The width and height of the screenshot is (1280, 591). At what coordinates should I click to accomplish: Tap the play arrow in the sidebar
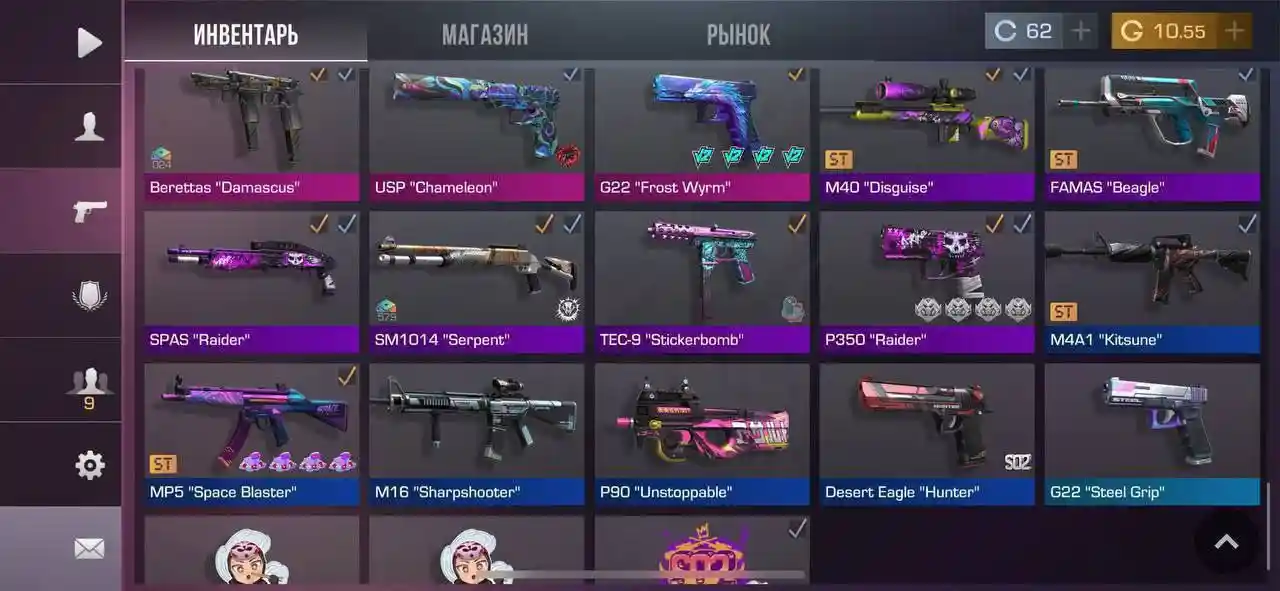click(x=89, y=42)
